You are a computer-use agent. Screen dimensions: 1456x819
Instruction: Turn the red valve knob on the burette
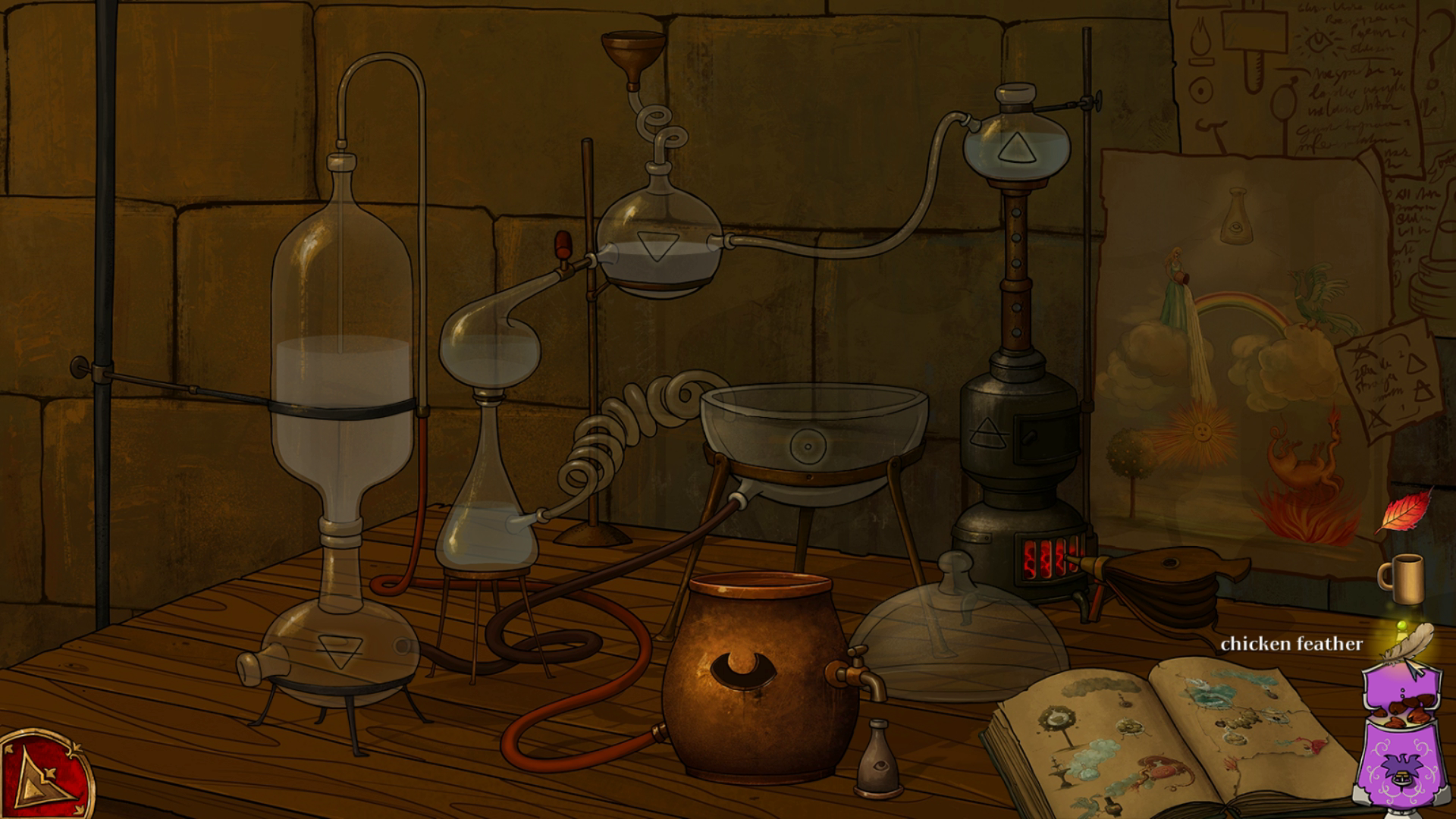(x=563, y=243)
